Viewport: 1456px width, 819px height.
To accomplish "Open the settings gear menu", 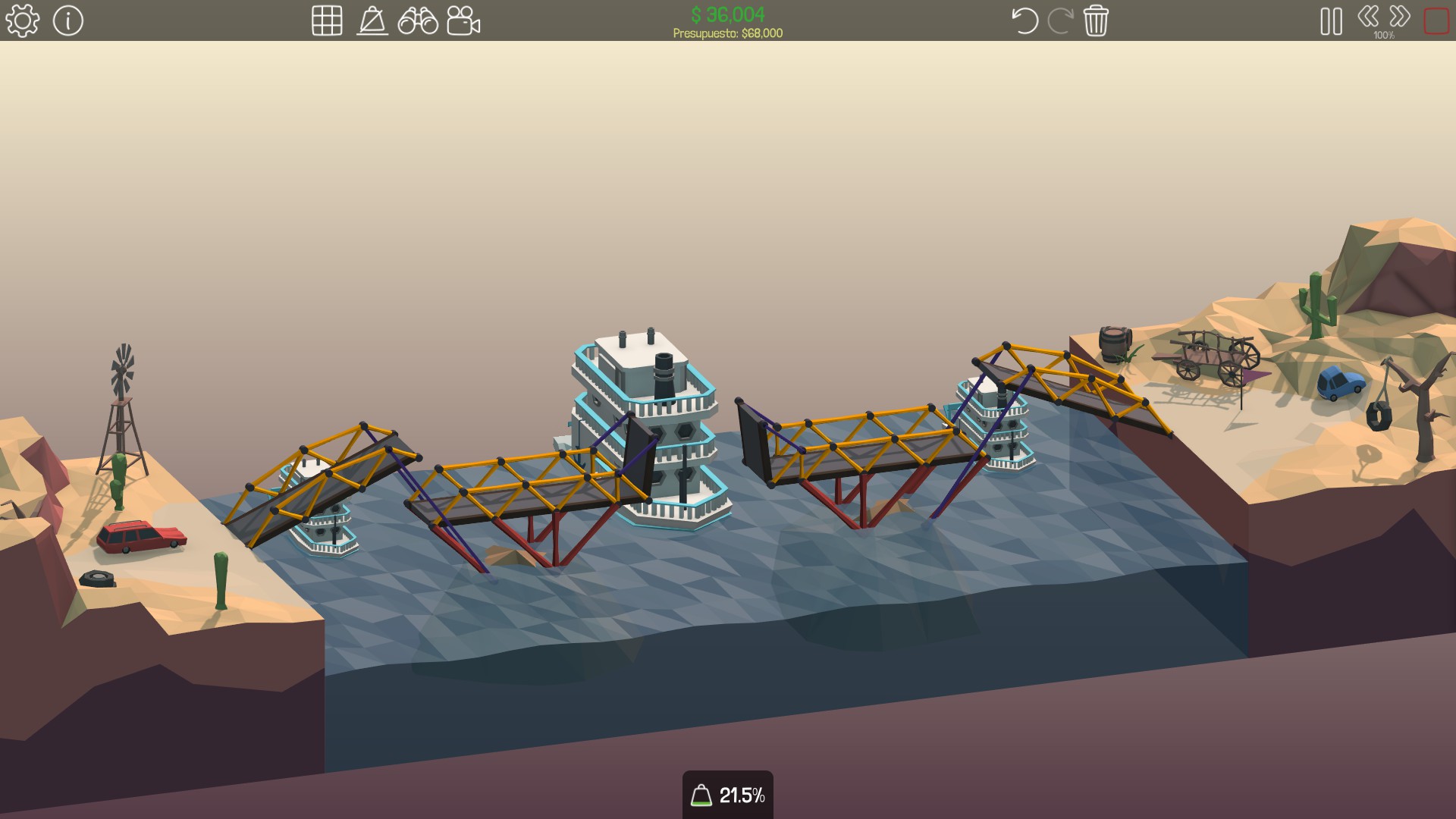I will click(22, 20).
